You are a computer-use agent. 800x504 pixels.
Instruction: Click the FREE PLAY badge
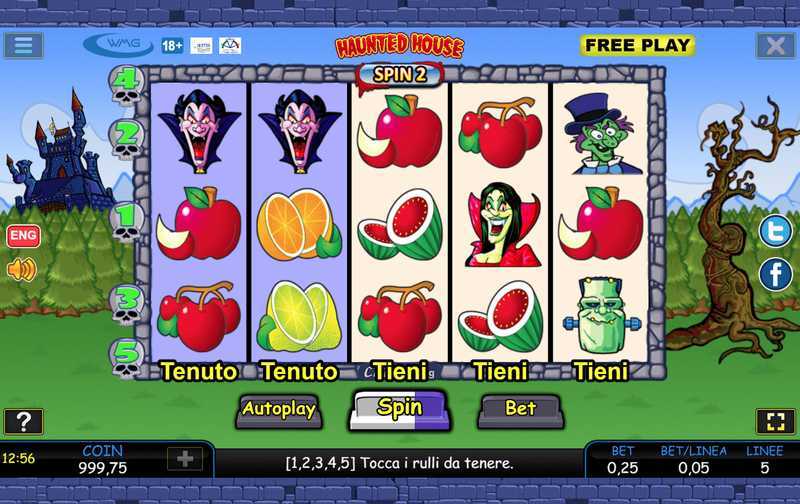point(637,45)
